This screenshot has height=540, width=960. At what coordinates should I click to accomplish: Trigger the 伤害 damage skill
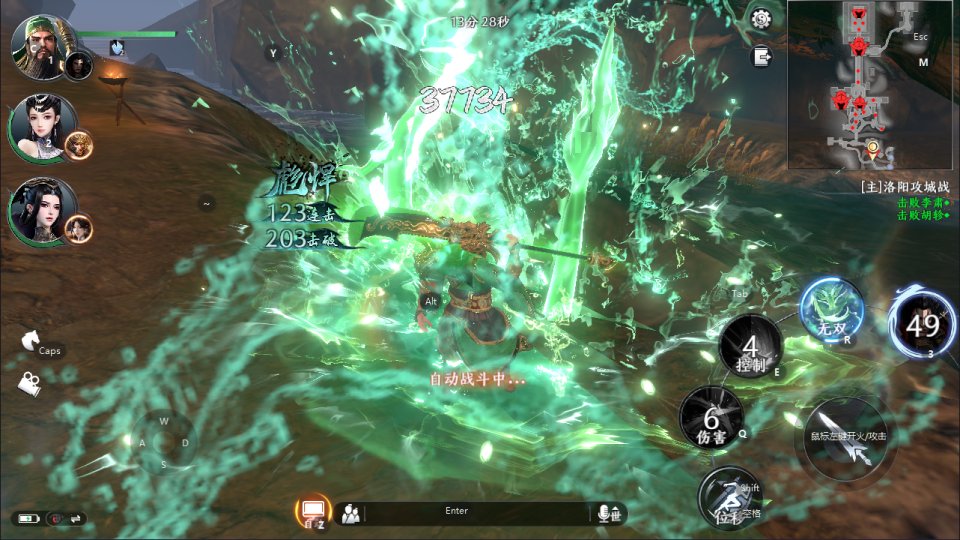coord(711,418)
